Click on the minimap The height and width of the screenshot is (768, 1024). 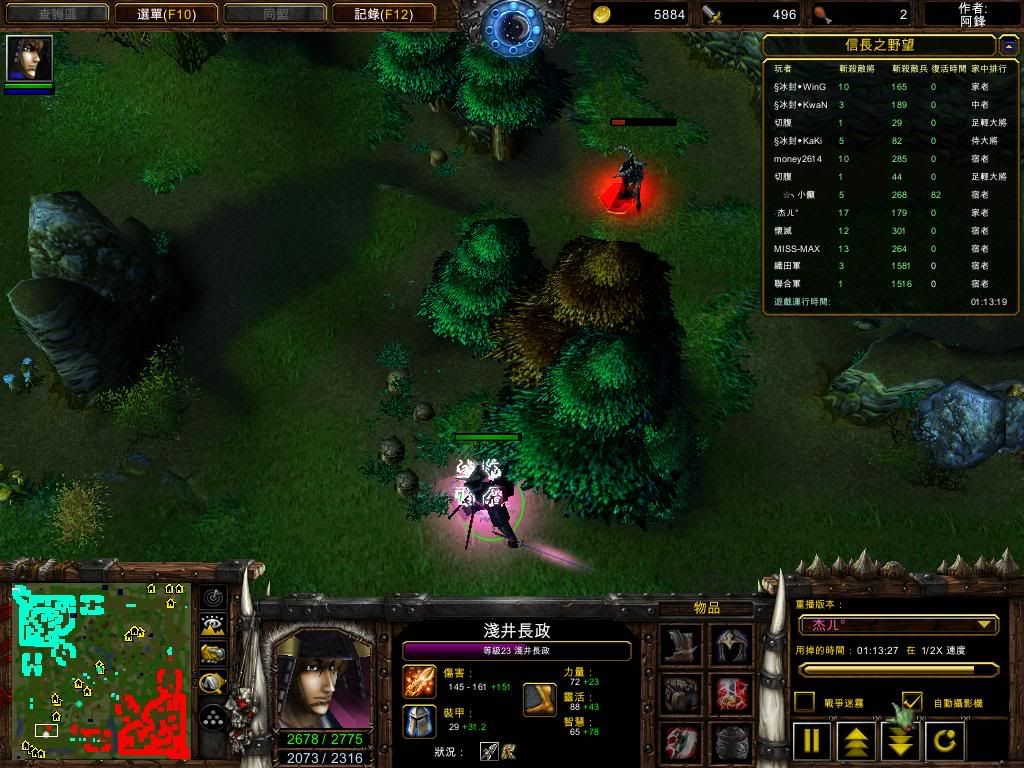tap(100, 670)
